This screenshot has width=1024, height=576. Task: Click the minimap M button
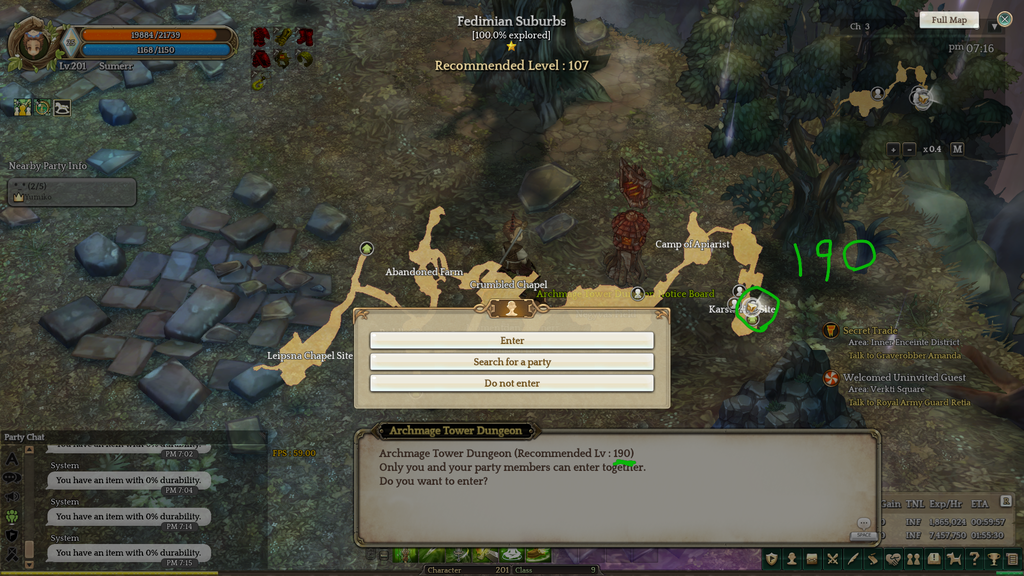pyautogui.click(x=957, y=149)
